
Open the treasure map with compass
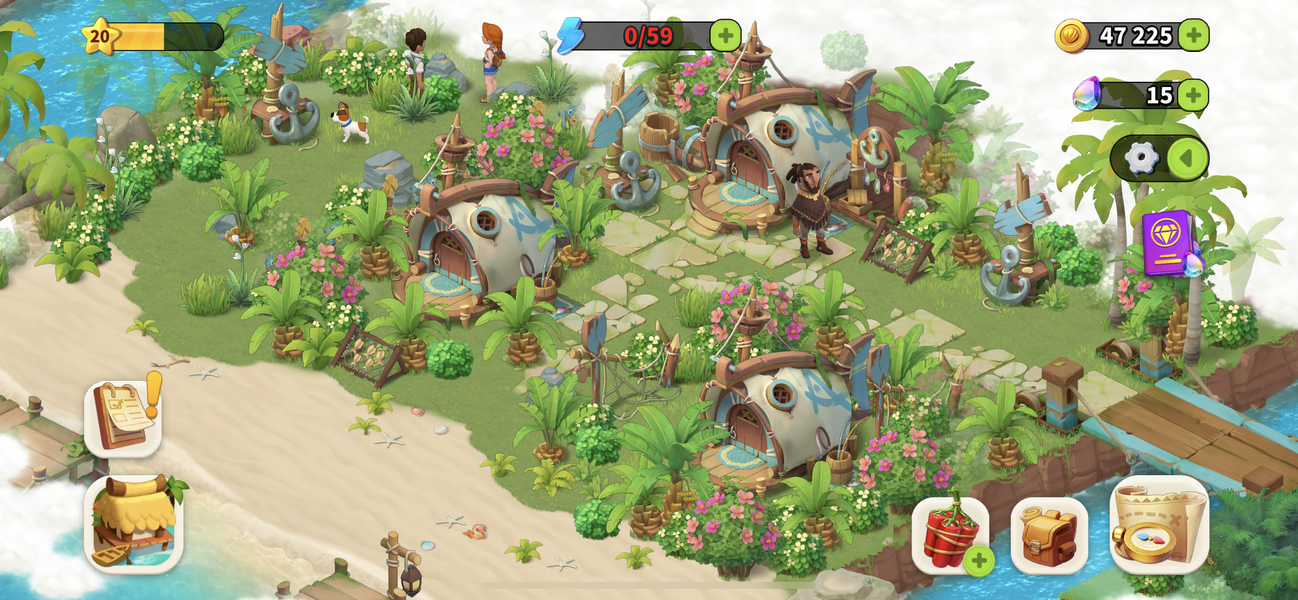pos(1159,526)
